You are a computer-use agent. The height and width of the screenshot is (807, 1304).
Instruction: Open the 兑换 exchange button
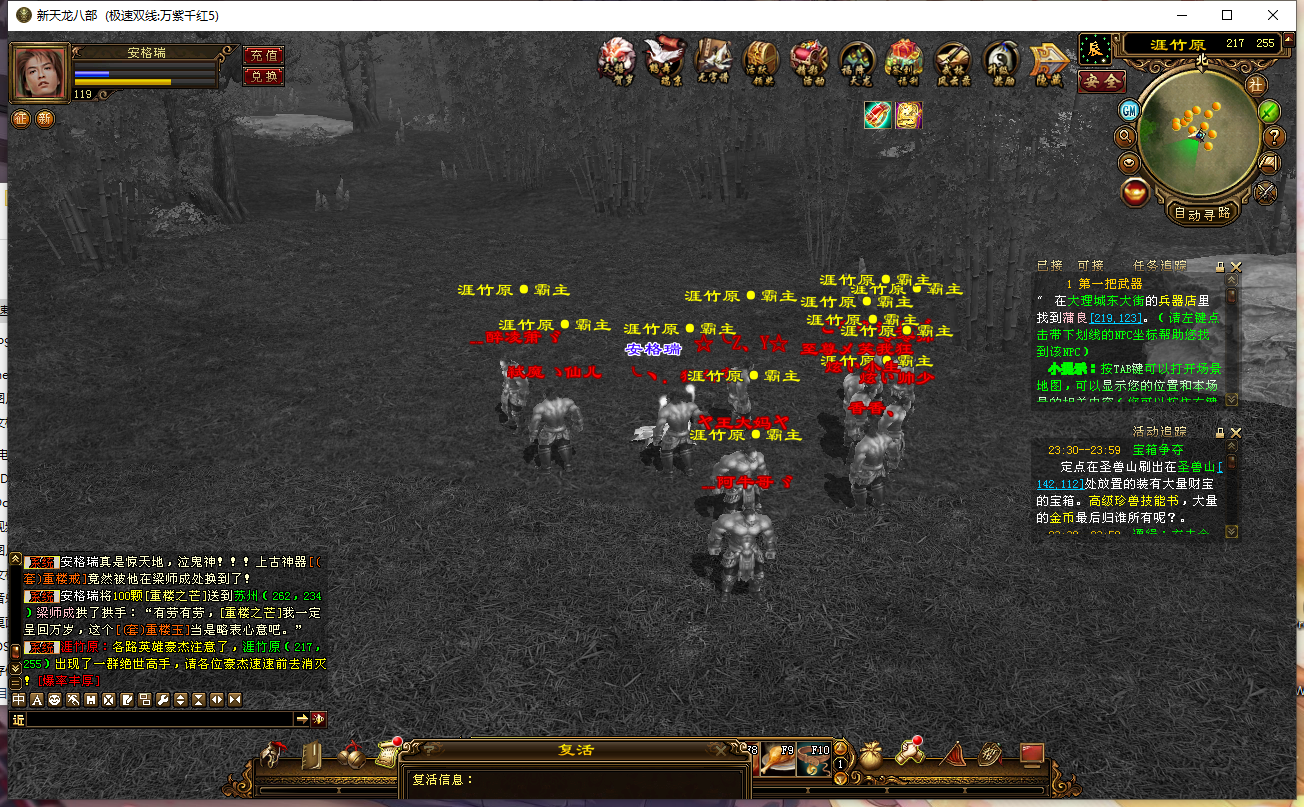click(264, 77)
